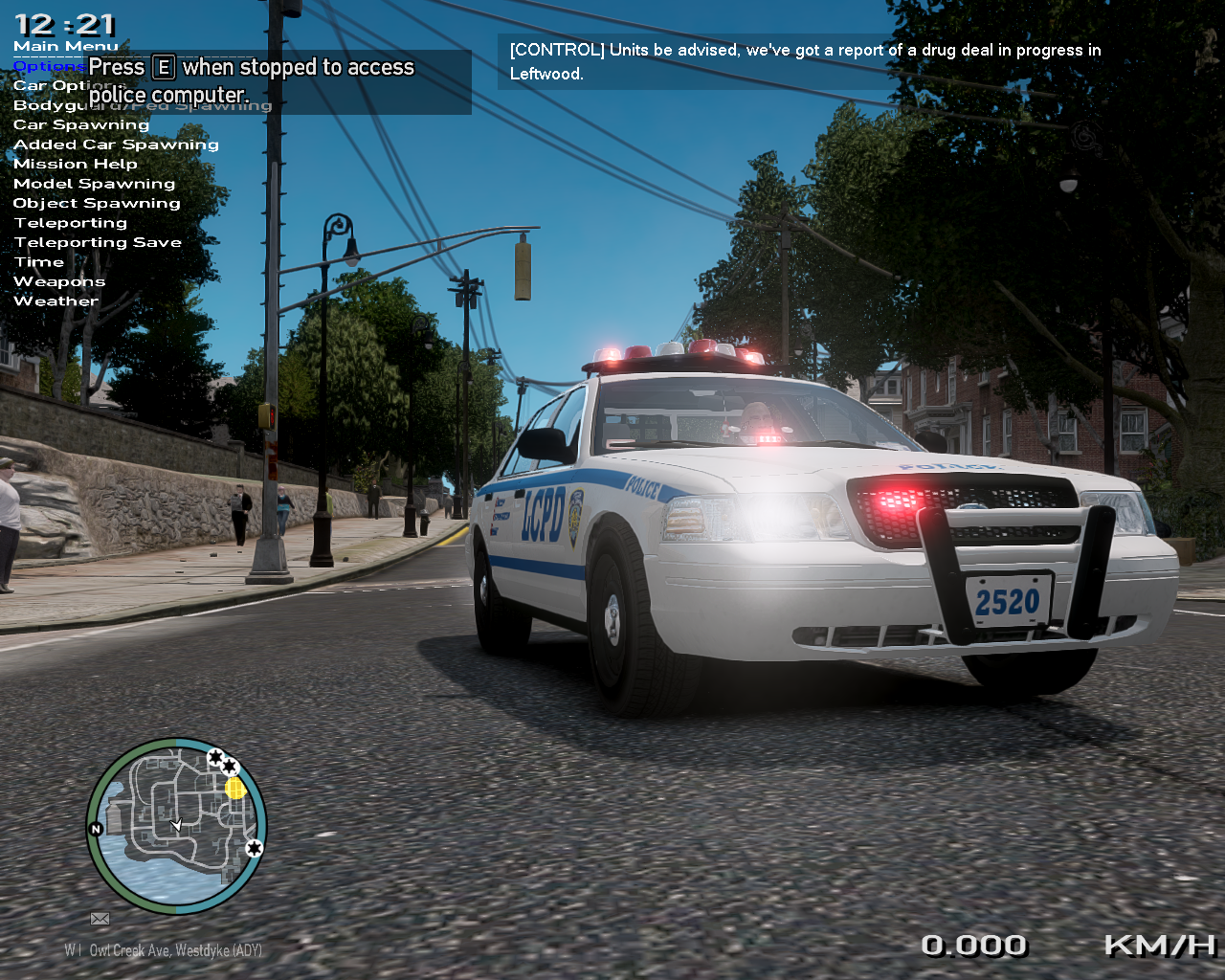1225x980 pixels.
Task: Open Mission Help from the trainer menu
Action: coord(76,164)
